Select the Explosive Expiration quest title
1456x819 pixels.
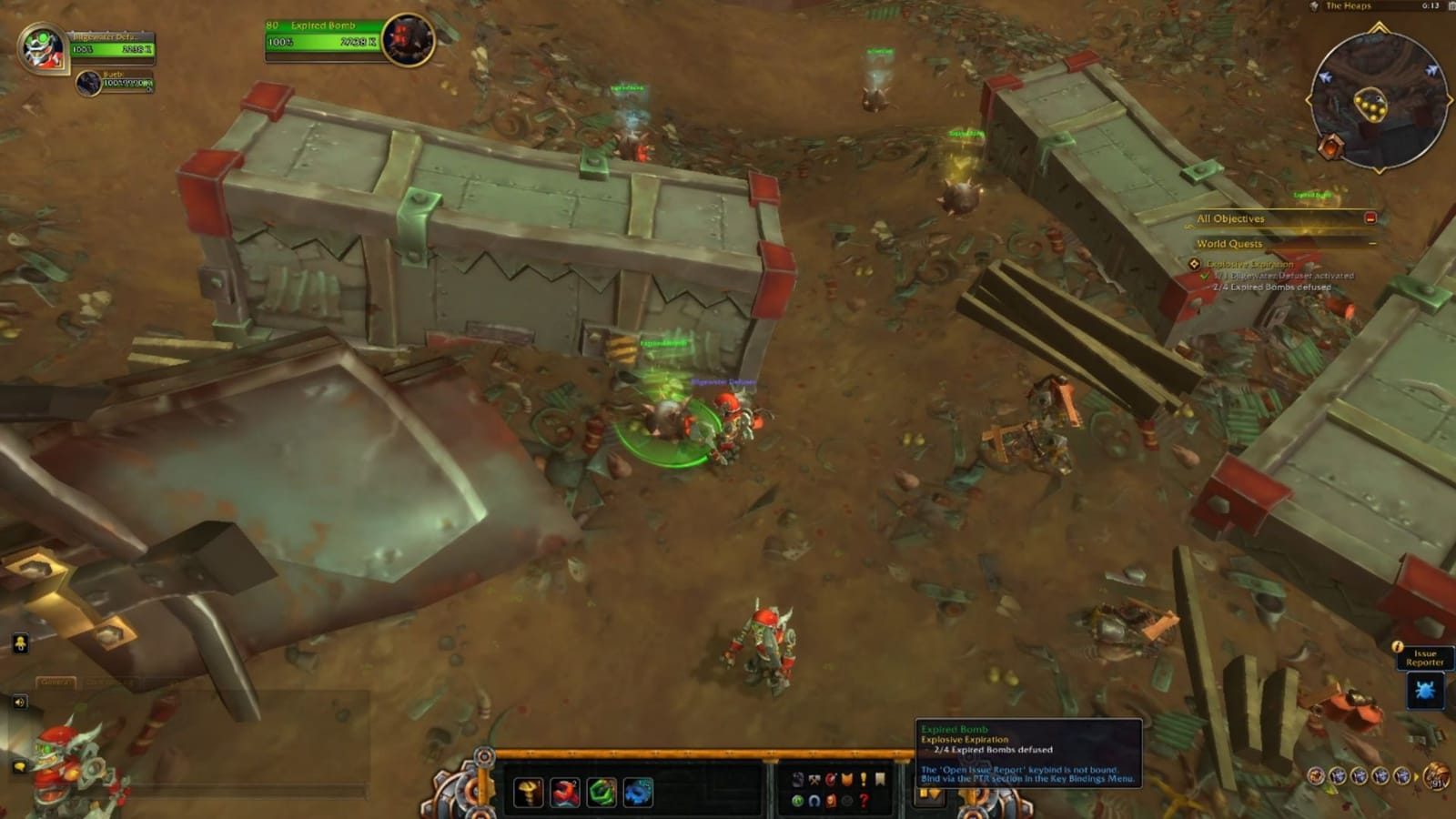[x=1251, y=264]
